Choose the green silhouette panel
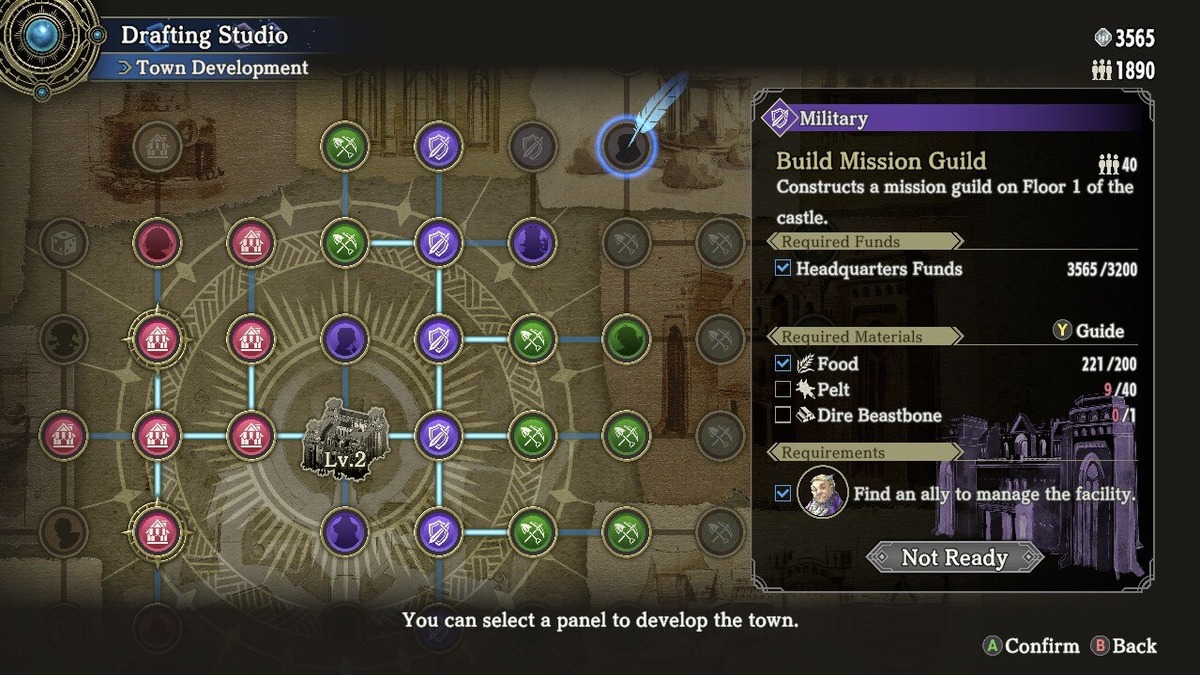 click(x=627, y=339)
